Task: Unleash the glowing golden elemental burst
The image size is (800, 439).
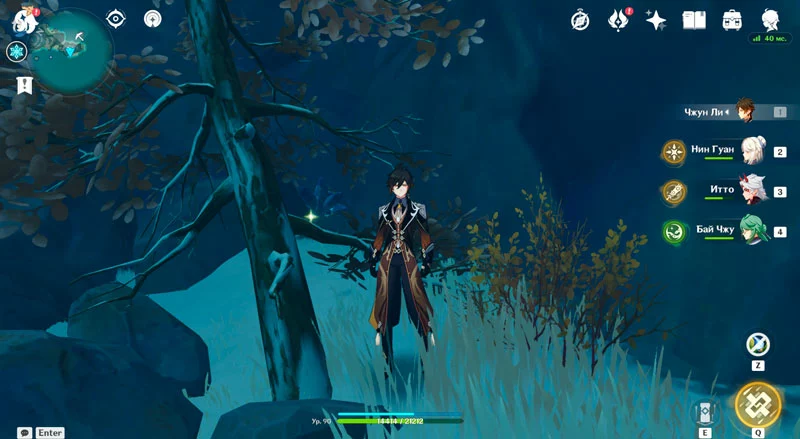Action: pos(758,404)
